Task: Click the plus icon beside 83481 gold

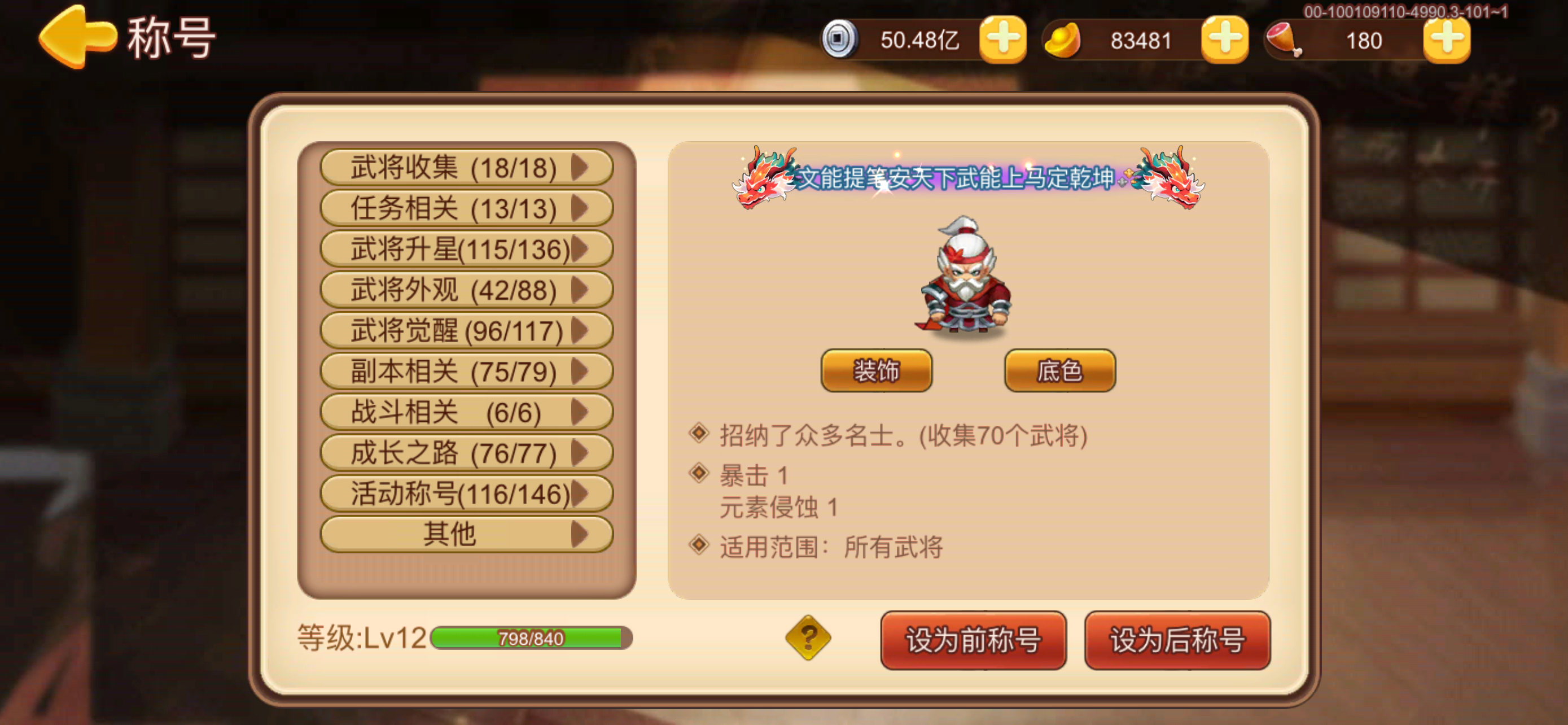Action: 1225,40
